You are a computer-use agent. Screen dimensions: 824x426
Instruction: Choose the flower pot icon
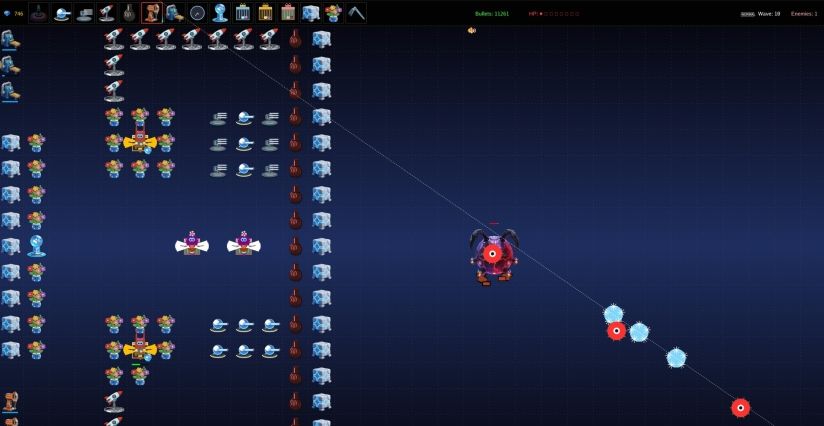point(333,13)
